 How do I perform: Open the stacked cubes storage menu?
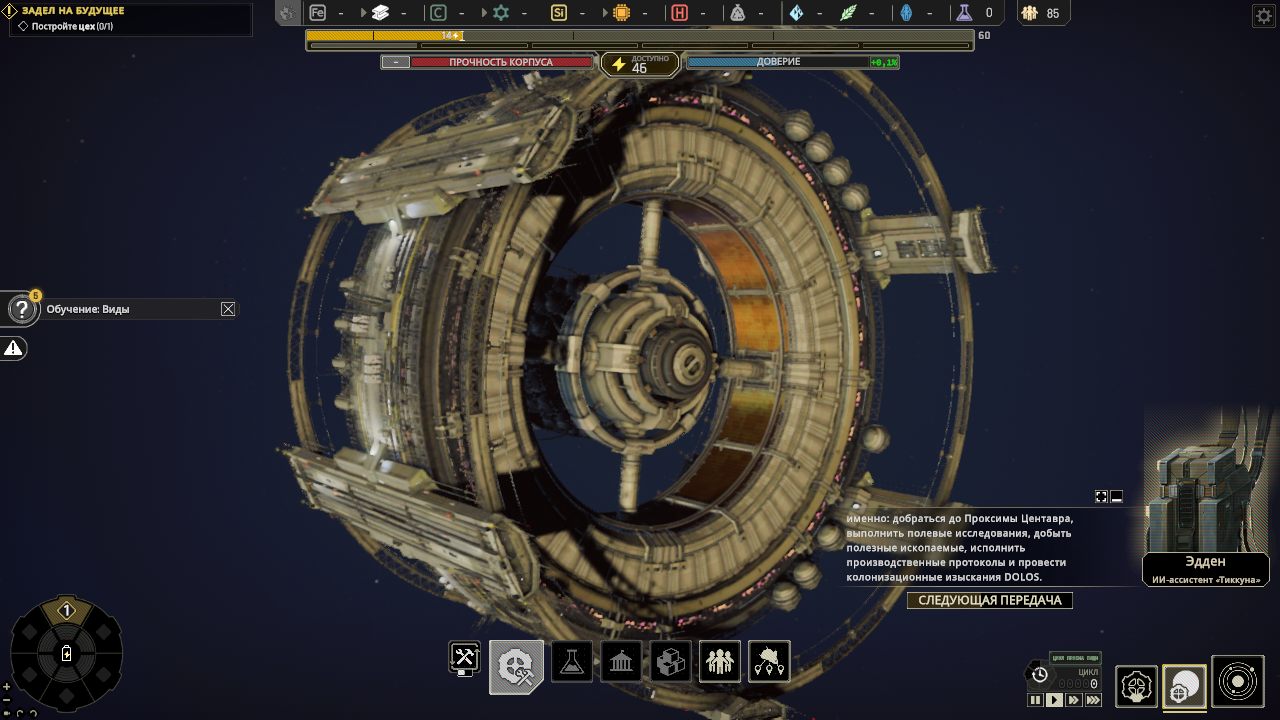(x=670, y=662)
